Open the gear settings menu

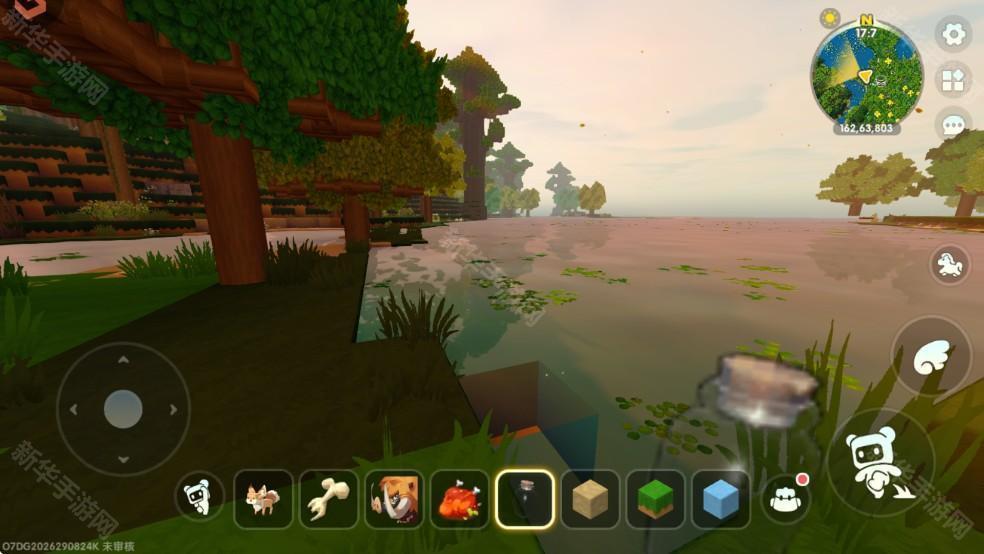click(954, 35)
